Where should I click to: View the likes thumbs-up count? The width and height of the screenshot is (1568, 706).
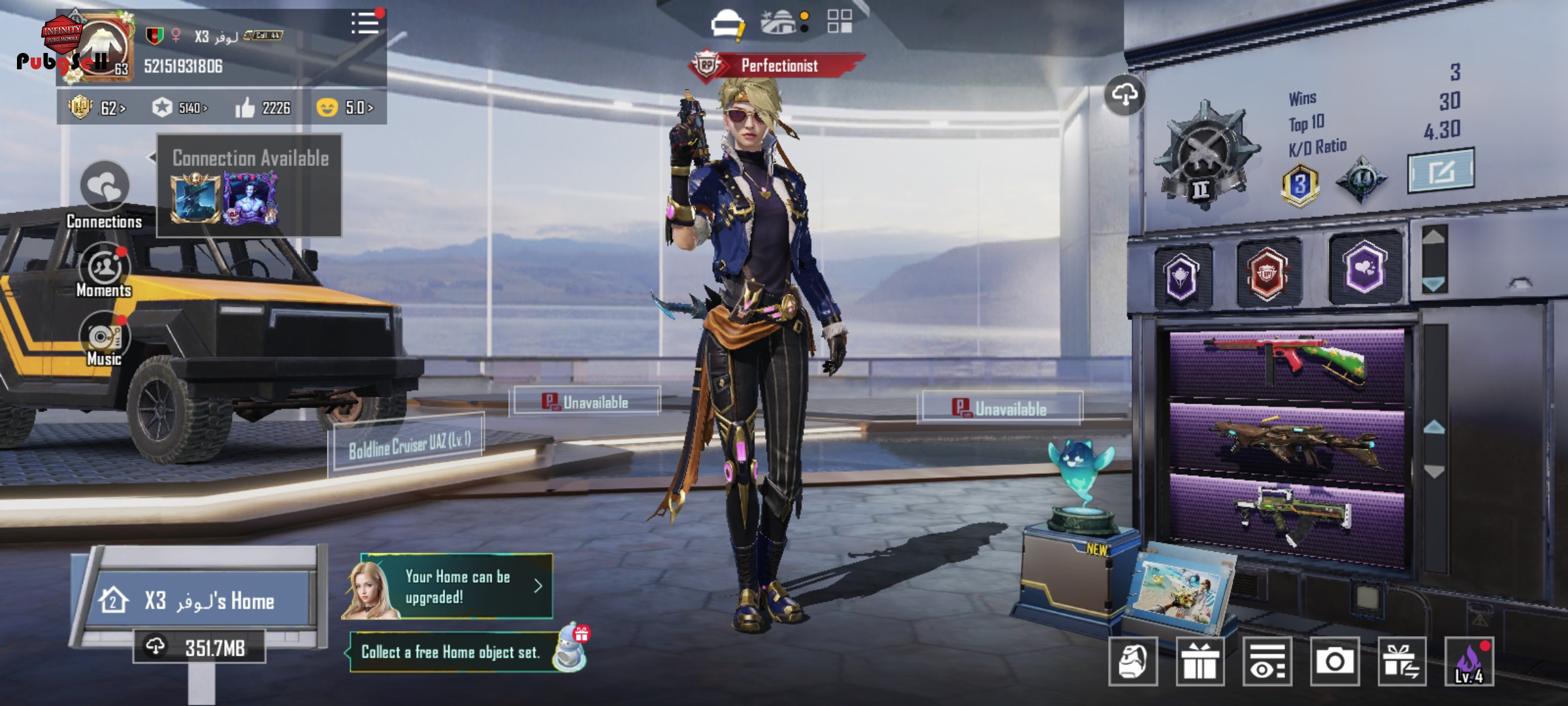click(x=263, y=108)
